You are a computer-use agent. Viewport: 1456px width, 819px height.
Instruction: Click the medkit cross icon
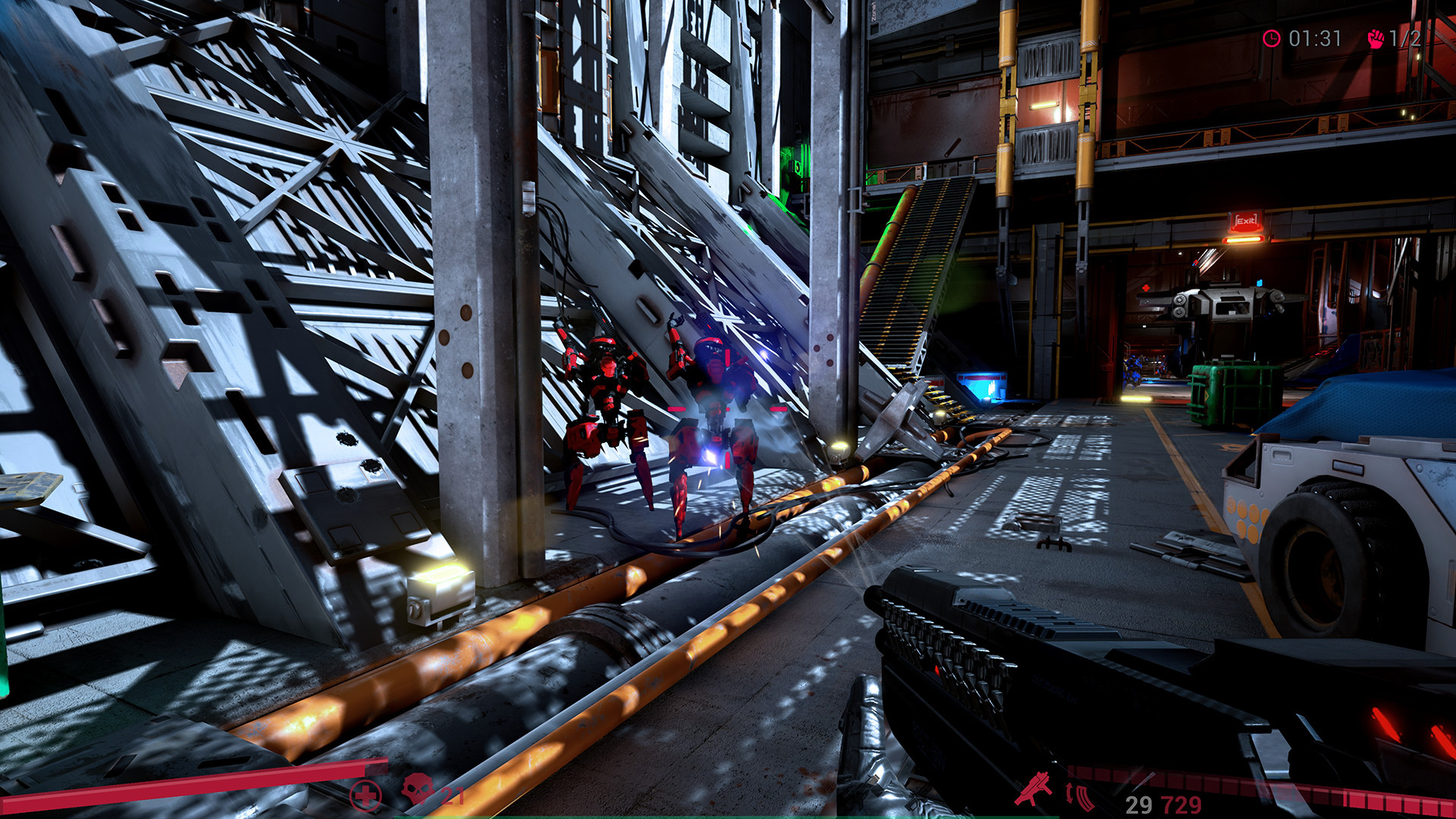(x=365, y=794)
